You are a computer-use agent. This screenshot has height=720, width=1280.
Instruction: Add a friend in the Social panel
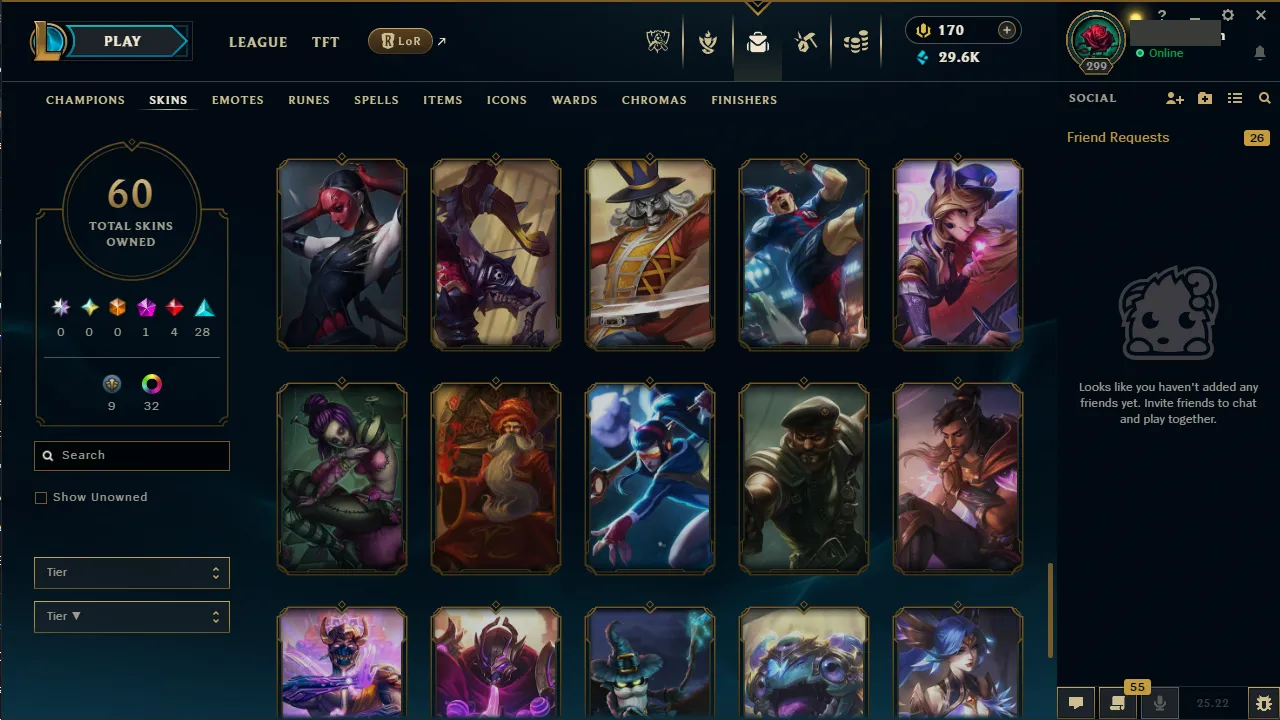(1175, 98)
